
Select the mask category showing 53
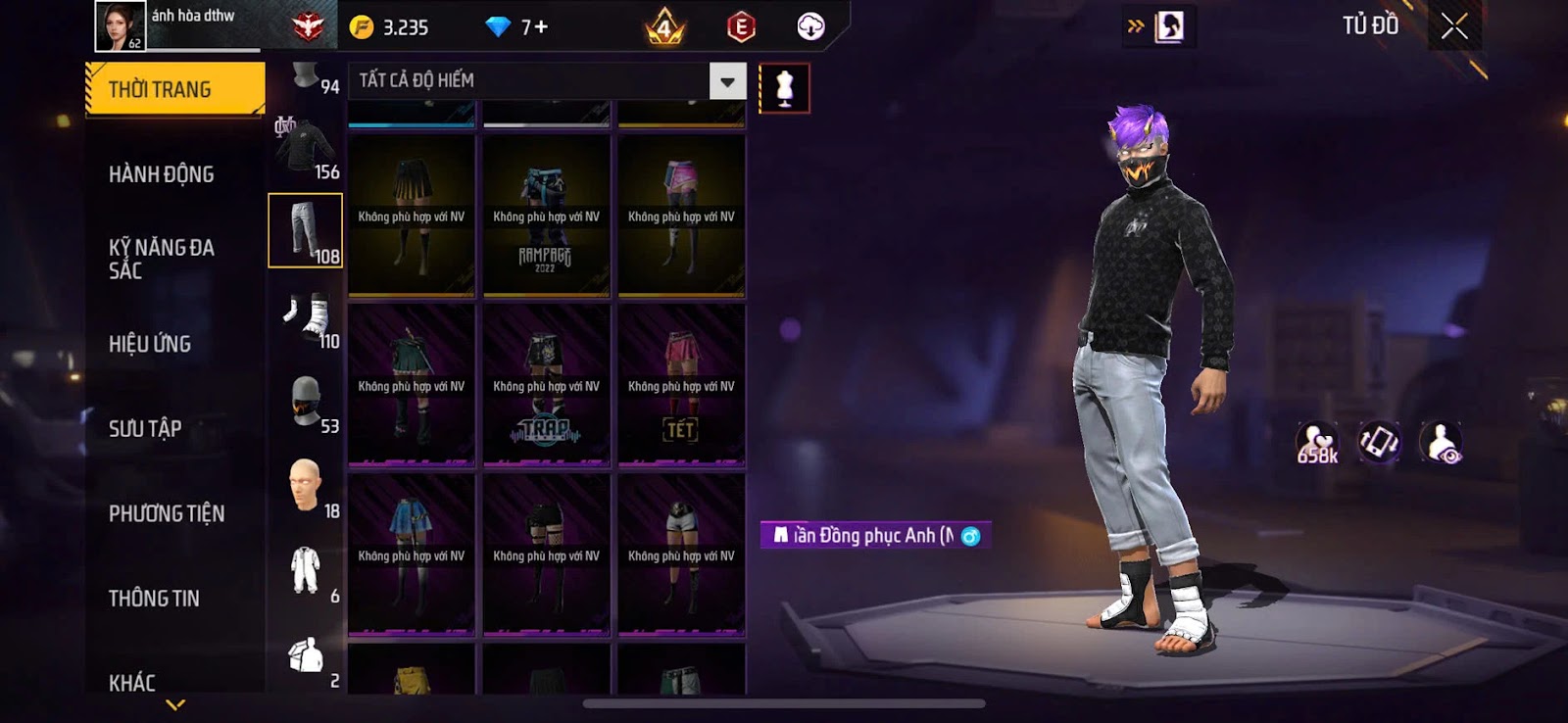coord(306,402)
